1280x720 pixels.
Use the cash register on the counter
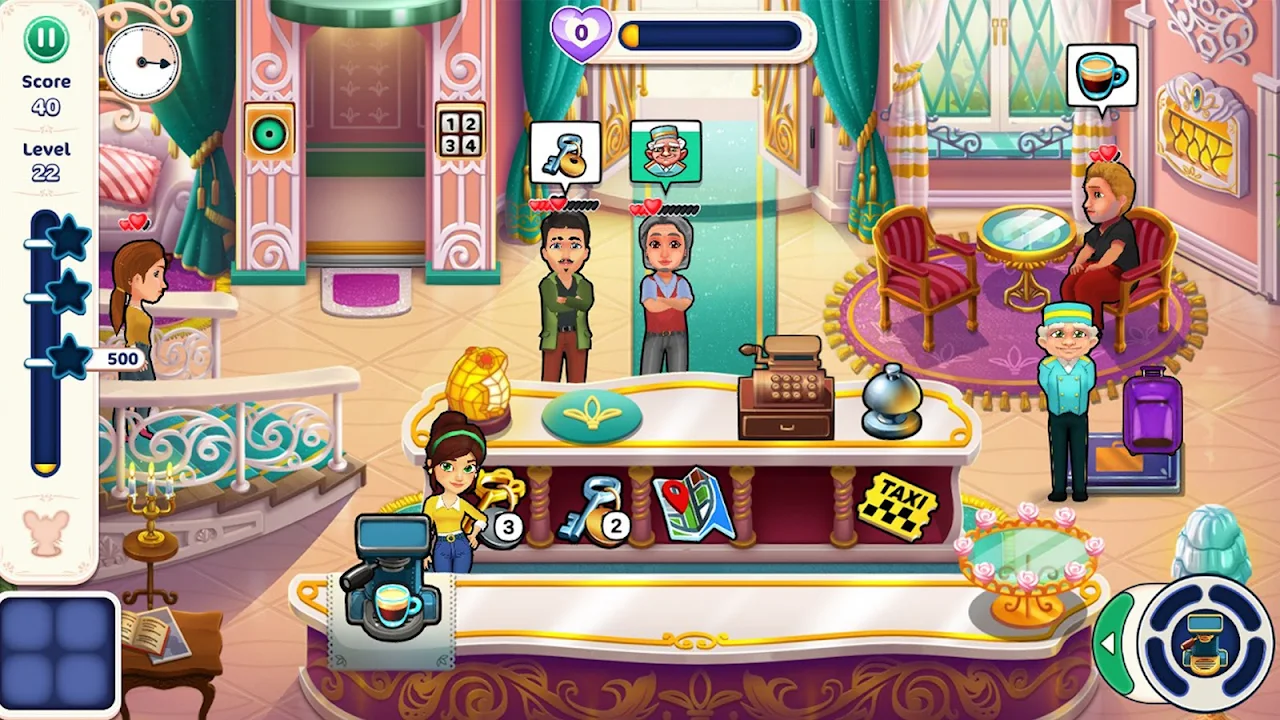tap(786, 391)
